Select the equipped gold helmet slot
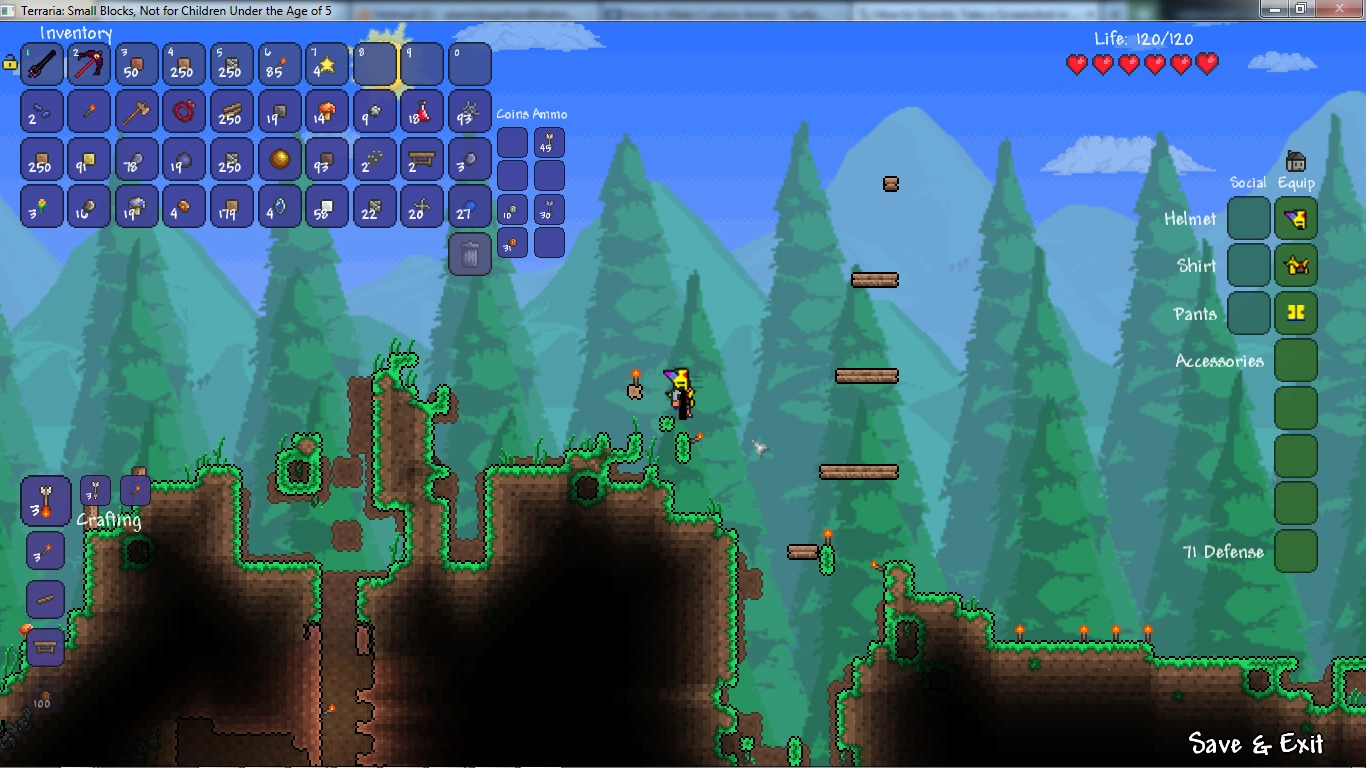The width and height of the screenshot is (1366, 768). (1296, 218)
